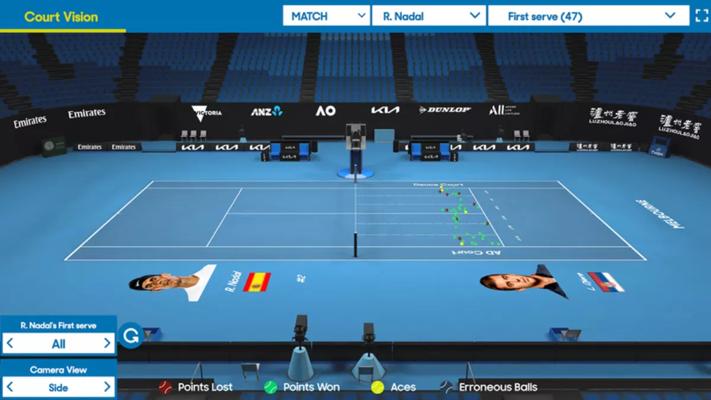This screenshot has height=400, width=711.
Task: Open the MATCH dropdown
Action: (x=326, y=15)
